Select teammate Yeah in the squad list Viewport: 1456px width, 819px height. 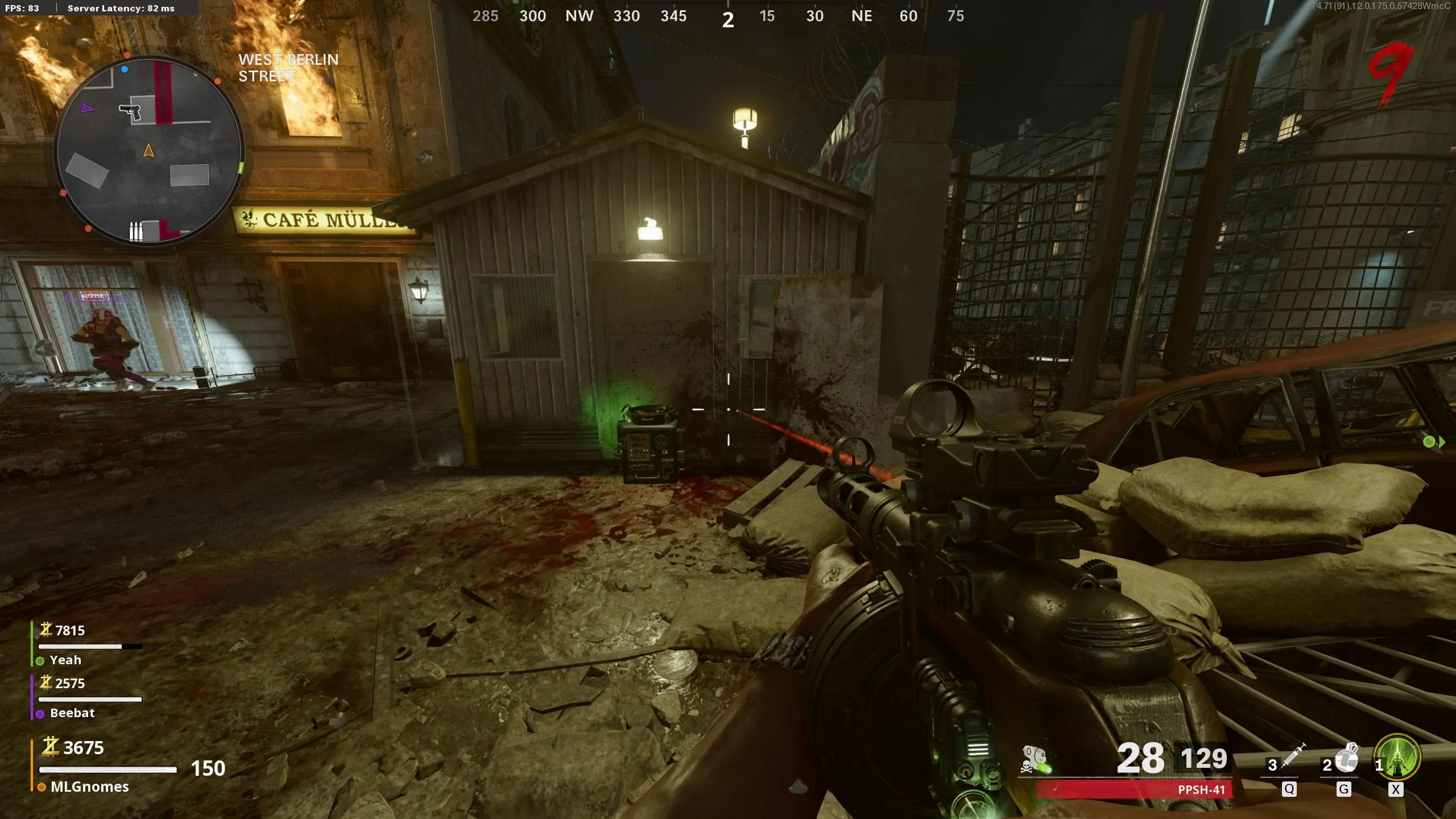pos(65,660)
